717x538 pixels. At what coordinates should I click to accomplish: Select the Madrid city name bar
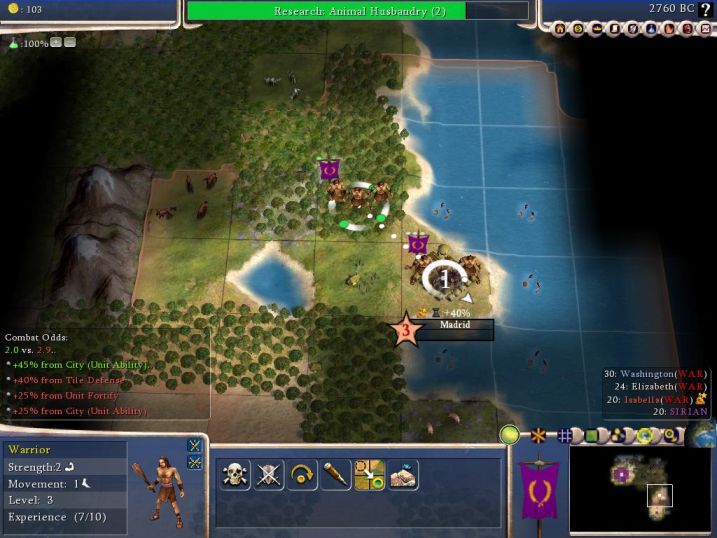tap(455, 325)
